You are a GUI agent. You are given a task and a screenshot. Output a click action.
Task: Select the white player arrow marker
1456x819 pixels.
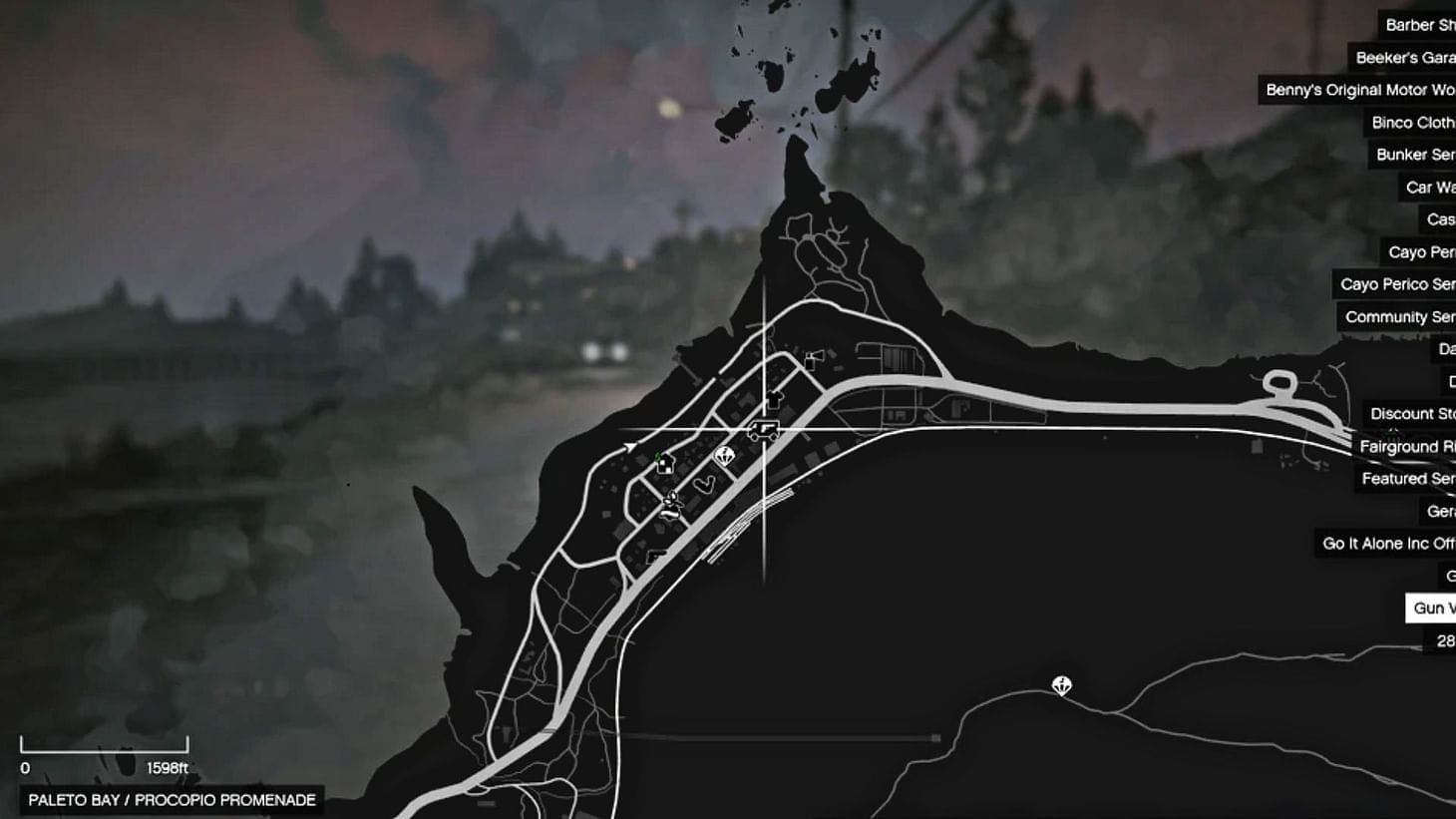click(630, 445)
